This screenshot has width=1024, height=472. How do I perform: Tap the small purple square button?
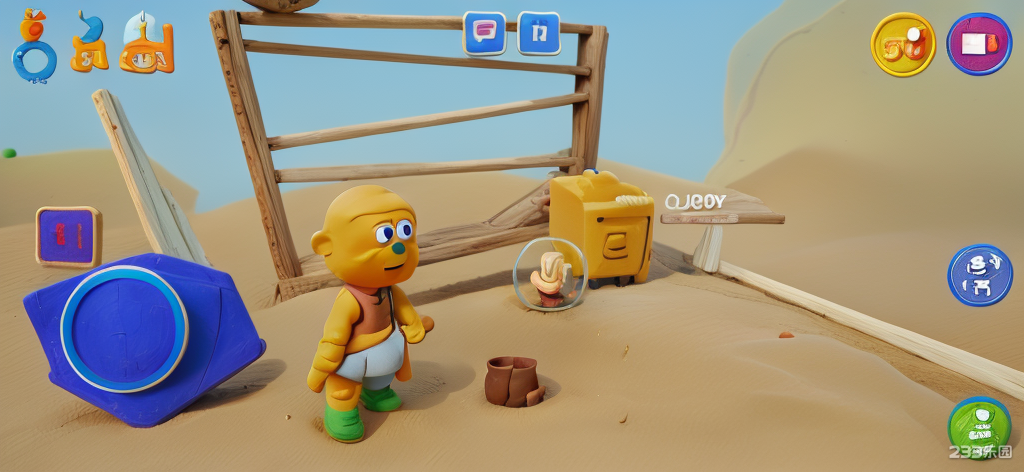68,237
